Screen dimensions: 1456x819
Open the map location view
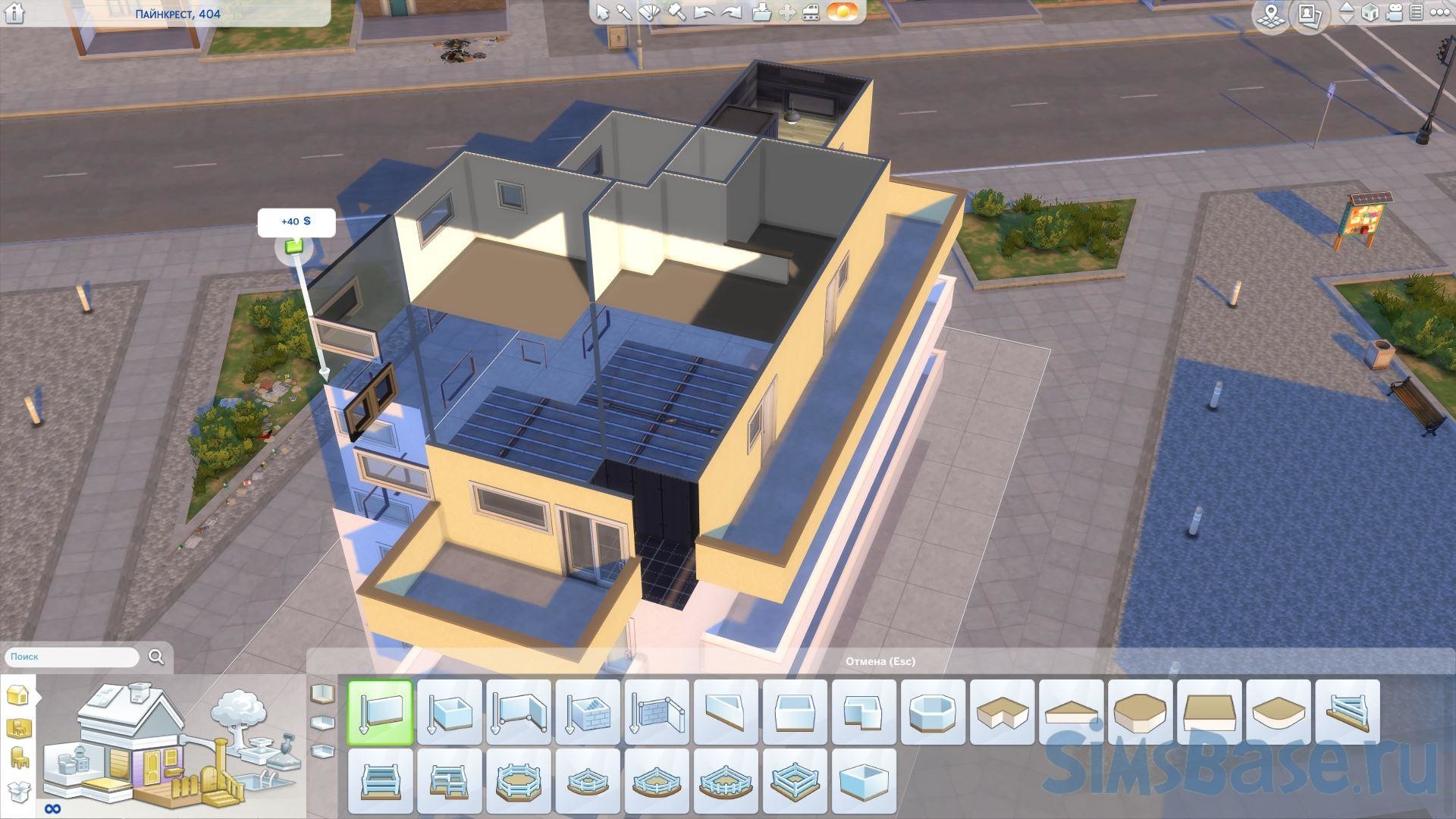click(1269, 14)
